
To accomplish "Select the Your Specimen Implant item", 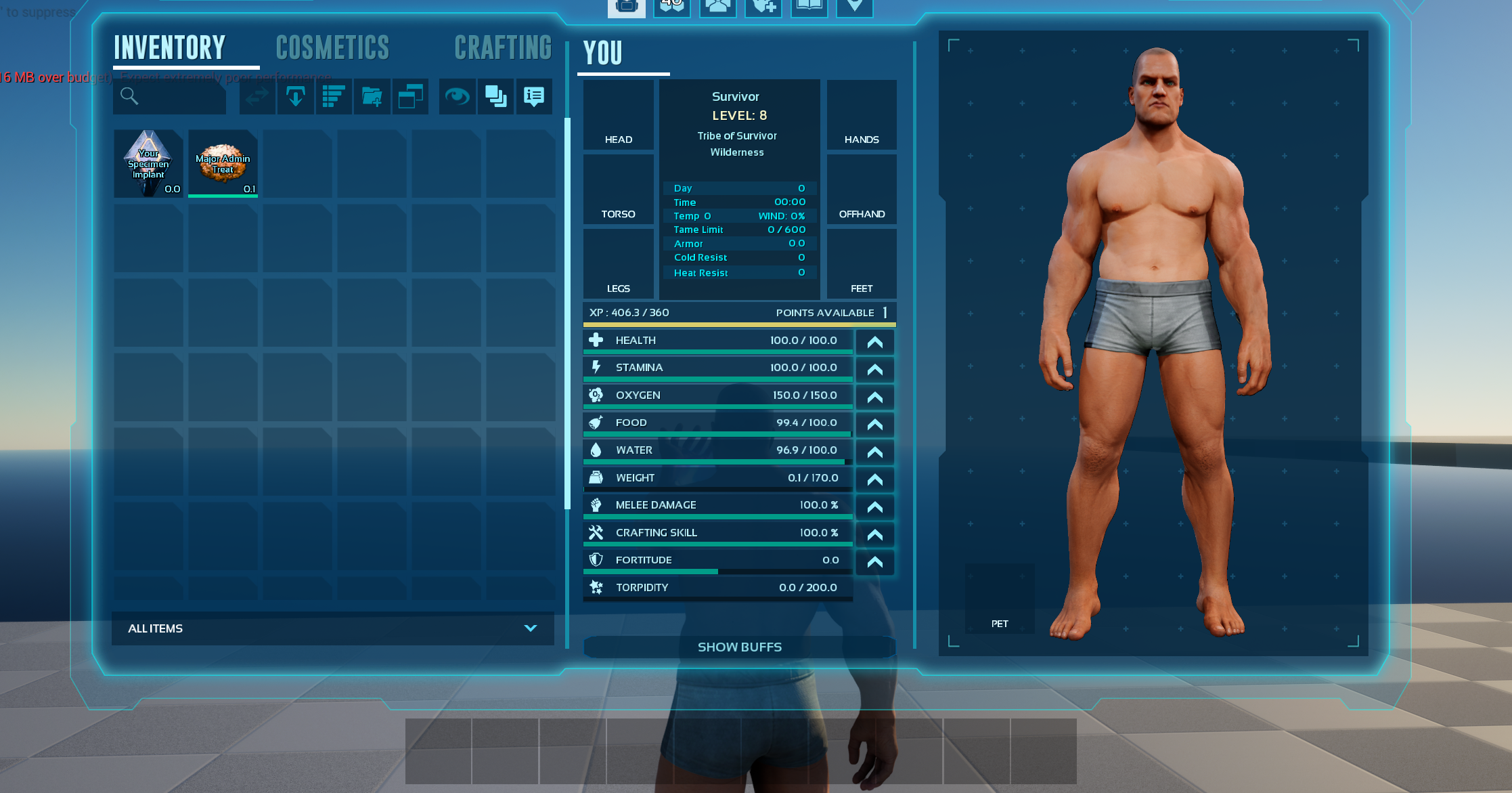I will click(148, 164).
